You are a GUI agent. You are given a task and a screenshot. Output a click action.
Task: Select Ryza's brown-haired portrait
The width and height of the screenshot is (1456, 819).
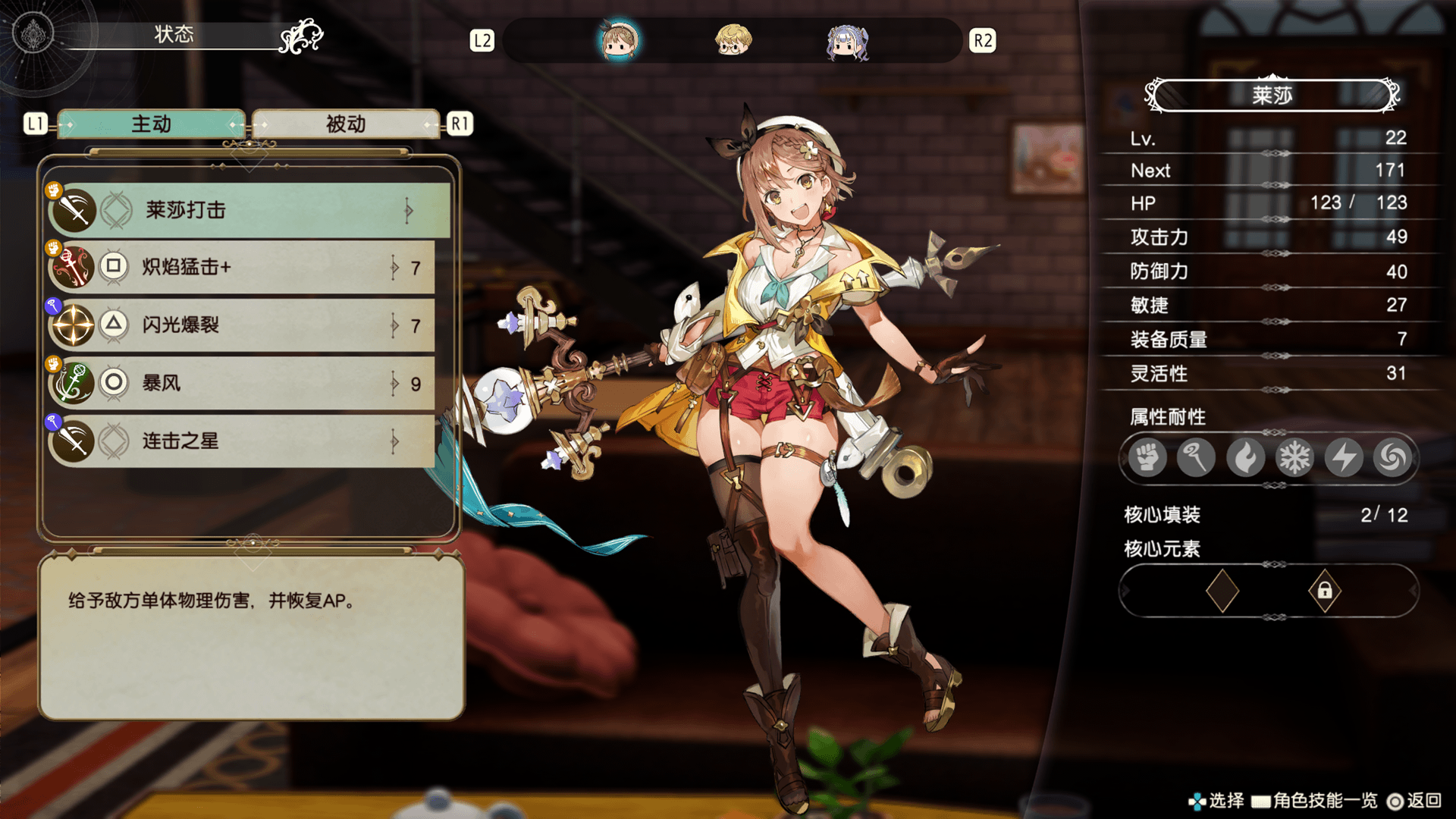pos(619,41)
